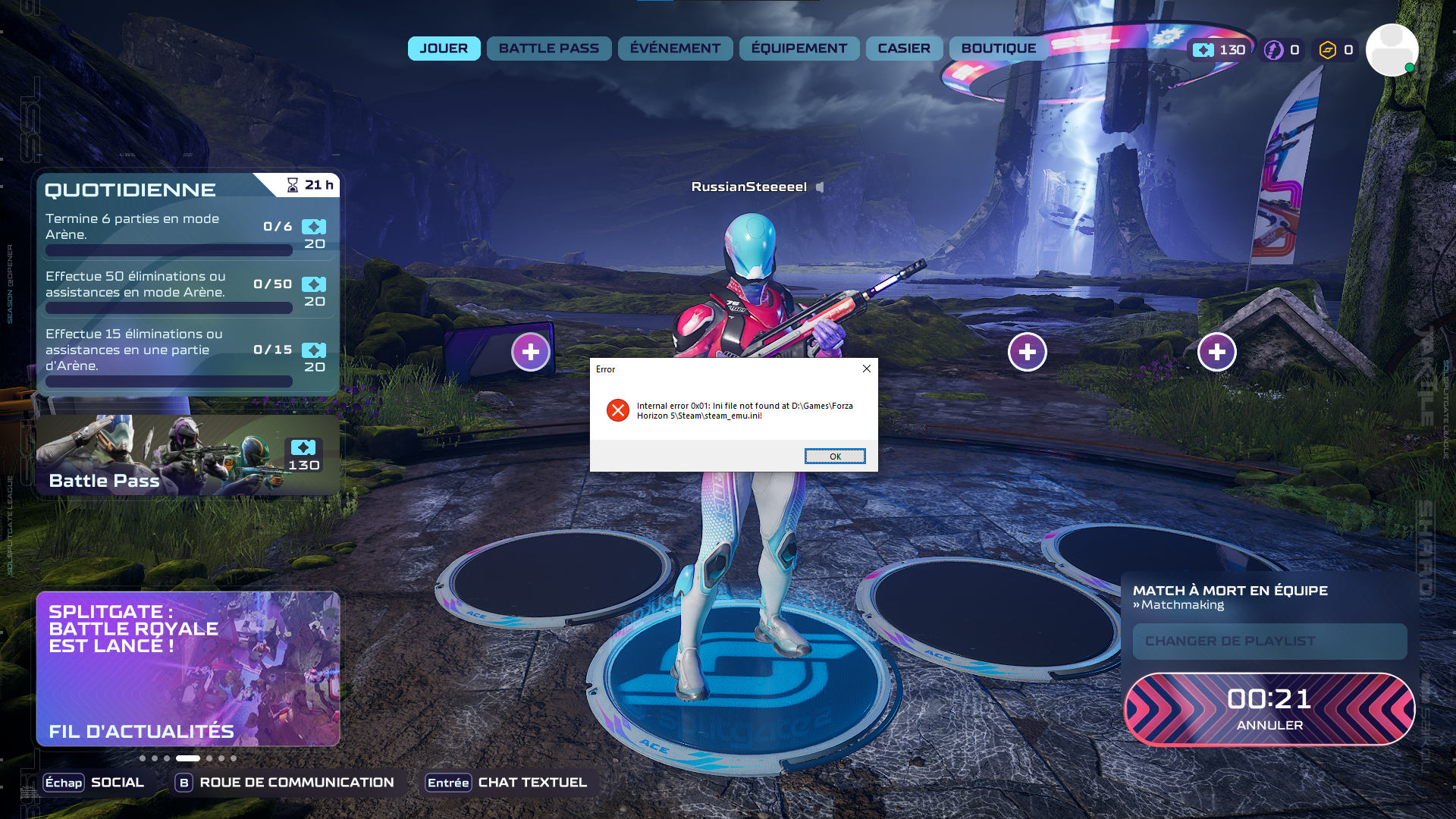The height and width of the screenshot is (819, 1456).
Task: Toggle the speaker icon beside RussianSteeeeel
Action: click(x=820, y=187)
